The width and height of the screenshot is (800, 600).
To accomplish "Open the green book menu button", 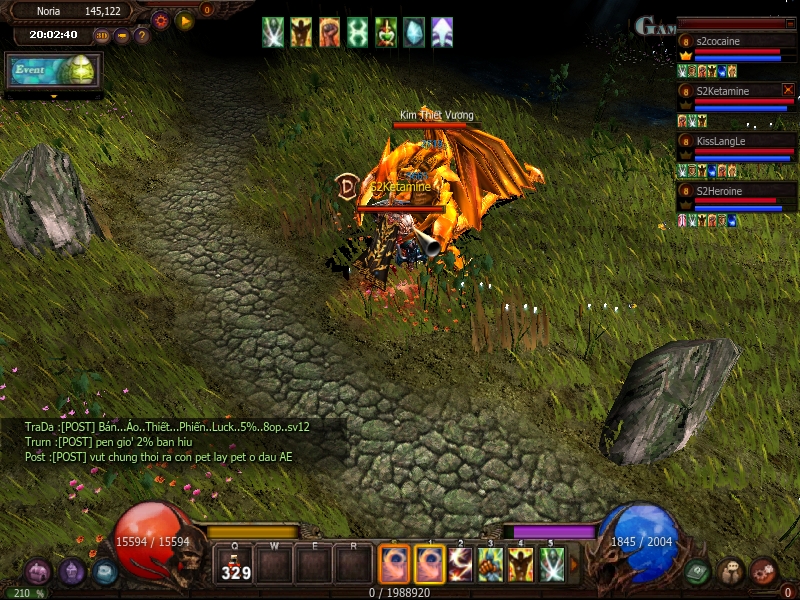I will pyautogui.click(x=698, y=571).
